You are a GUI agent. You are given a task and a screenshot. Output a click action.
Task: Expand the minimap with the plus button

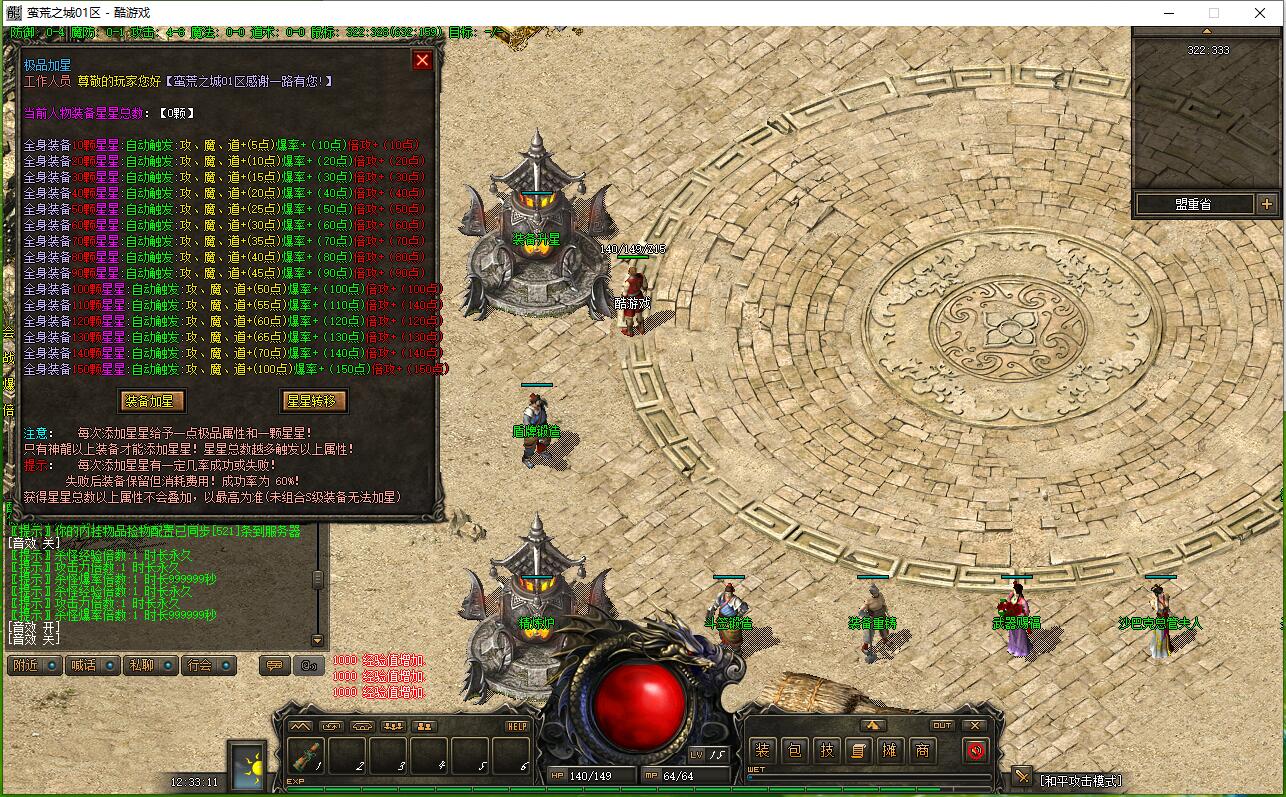pyautogui.click(x=1268, y=204)
